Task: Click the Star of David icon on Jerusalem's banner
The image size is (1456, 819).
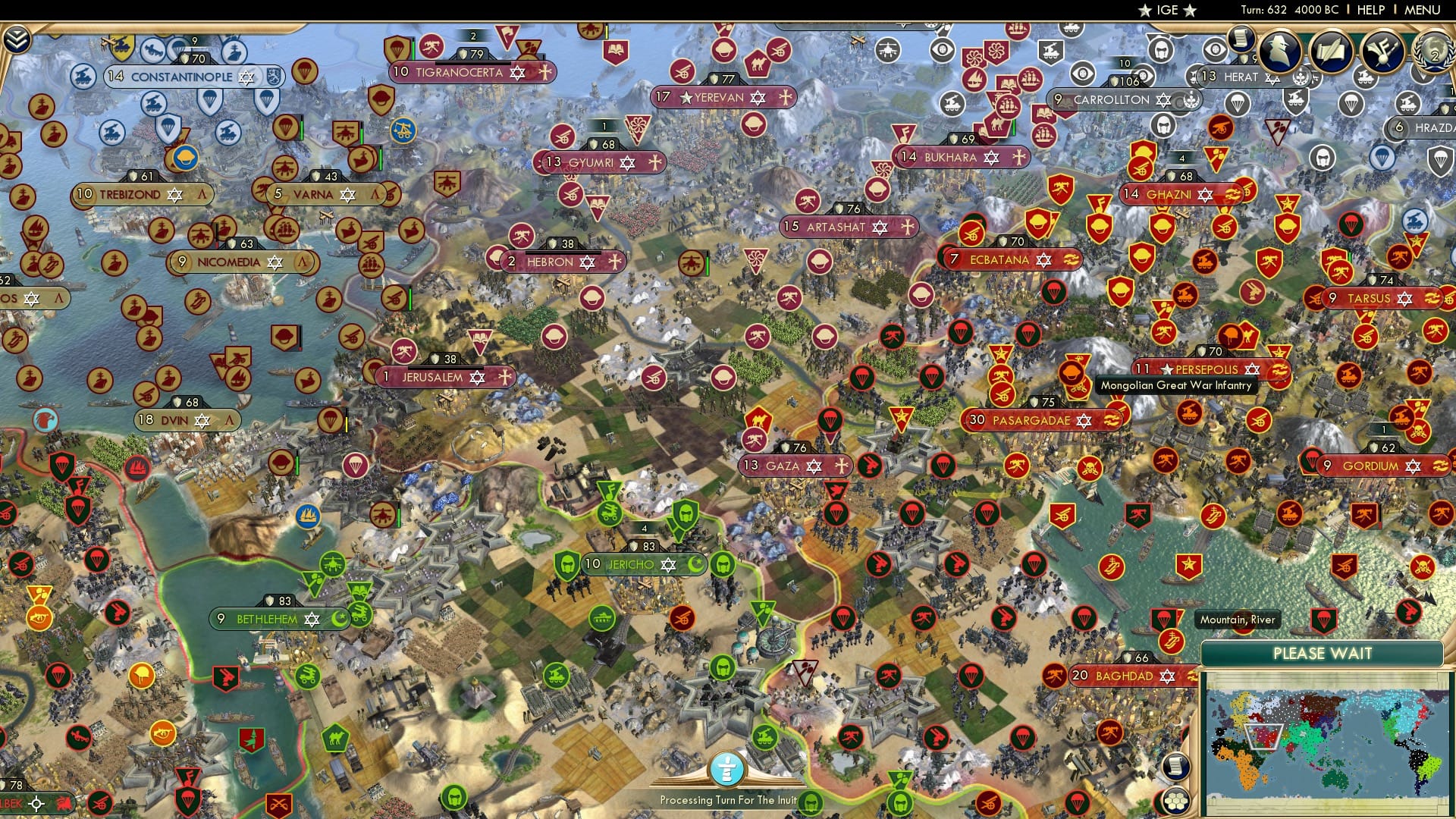Action: (477, 377)
